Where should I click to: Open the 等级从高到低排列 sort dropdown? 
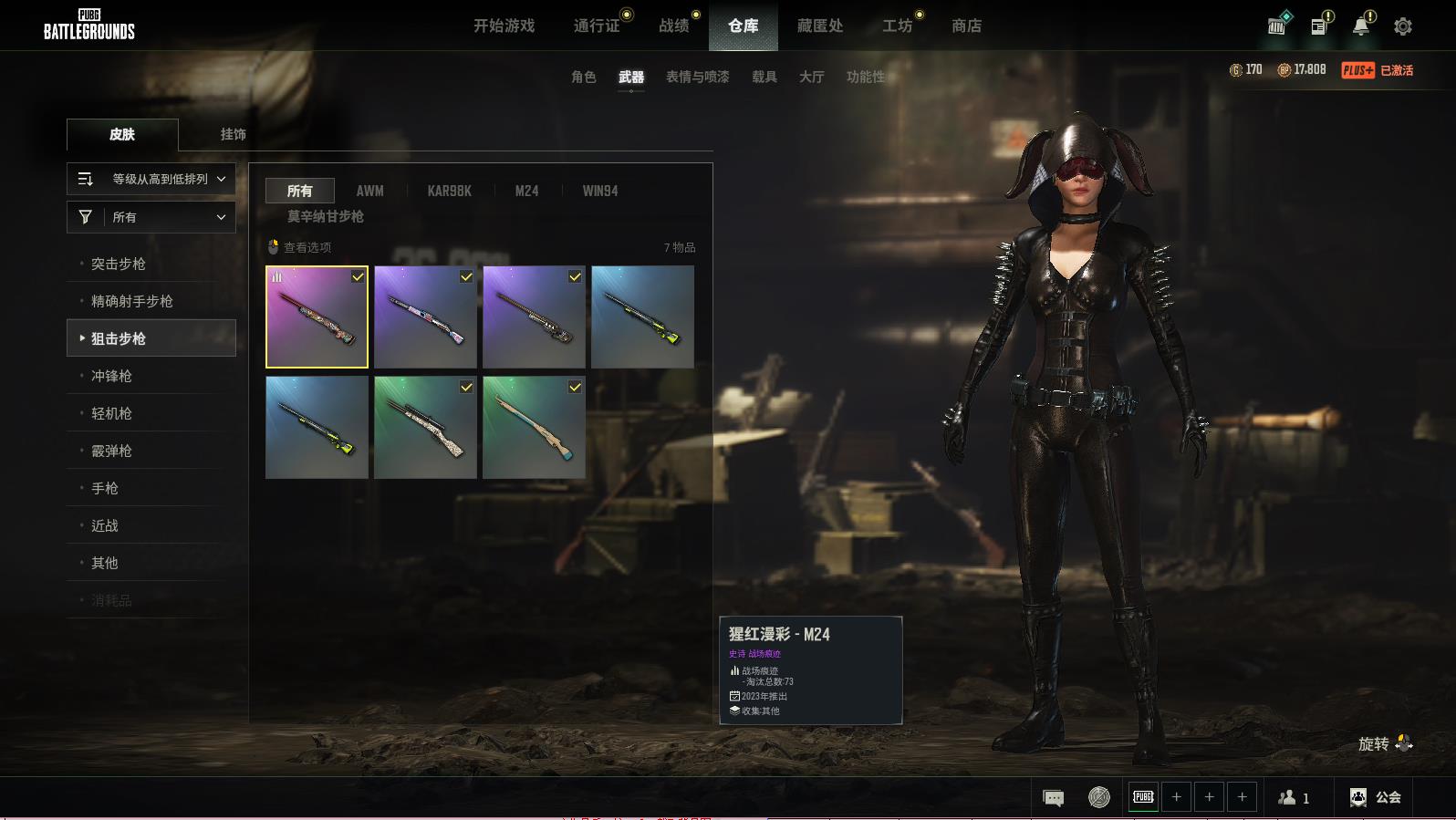coord(151,179)
